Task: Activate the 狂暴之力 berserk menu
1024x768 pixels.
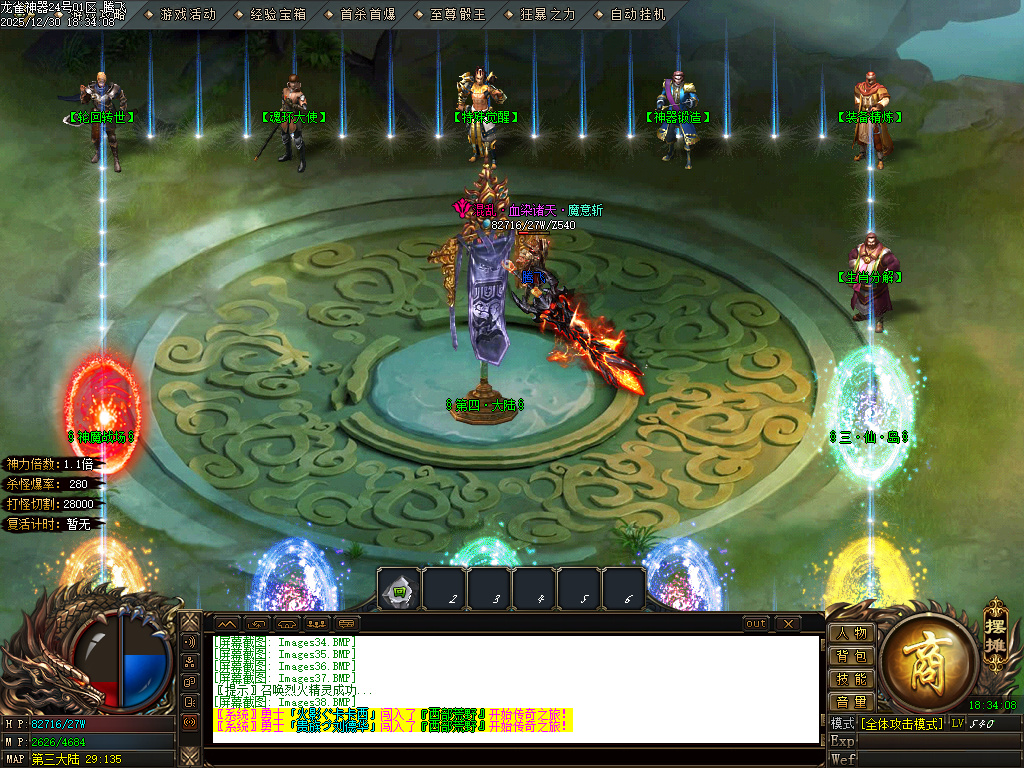Action: tap(547, 15)
